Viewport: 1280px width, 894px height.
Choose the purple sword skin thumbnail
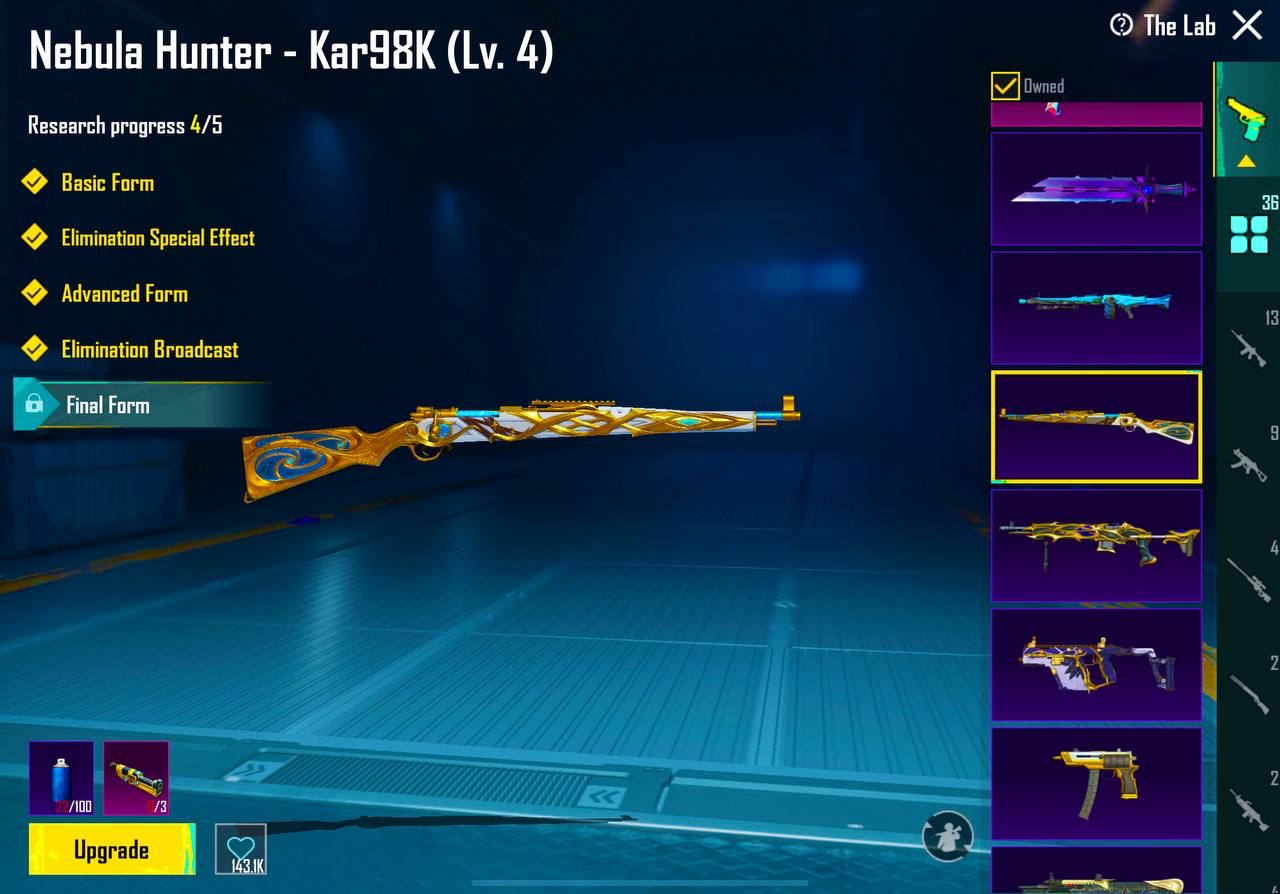[1096, 189]
